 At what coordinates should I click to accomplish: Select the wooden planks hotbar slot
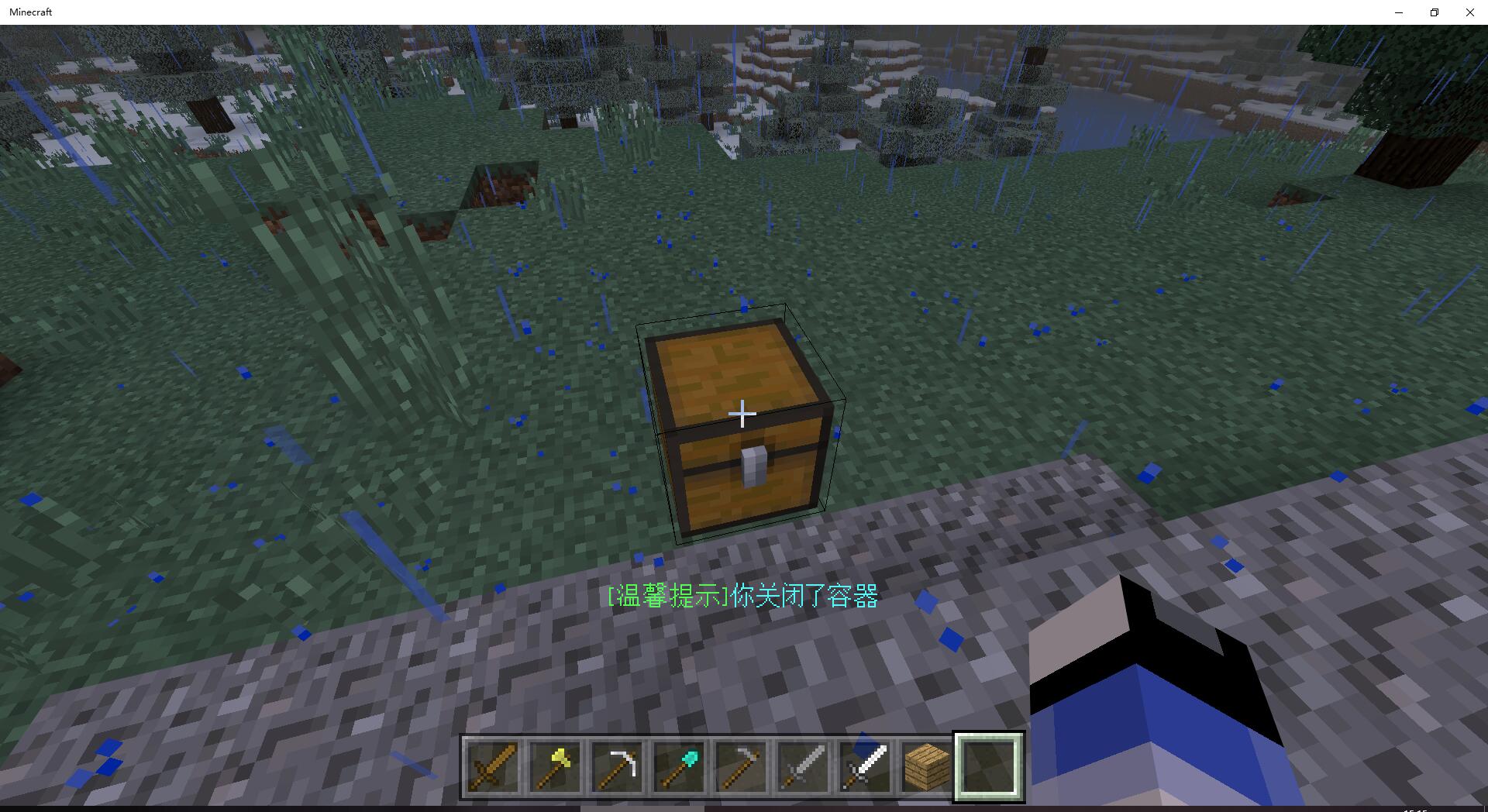click(927, 766)
